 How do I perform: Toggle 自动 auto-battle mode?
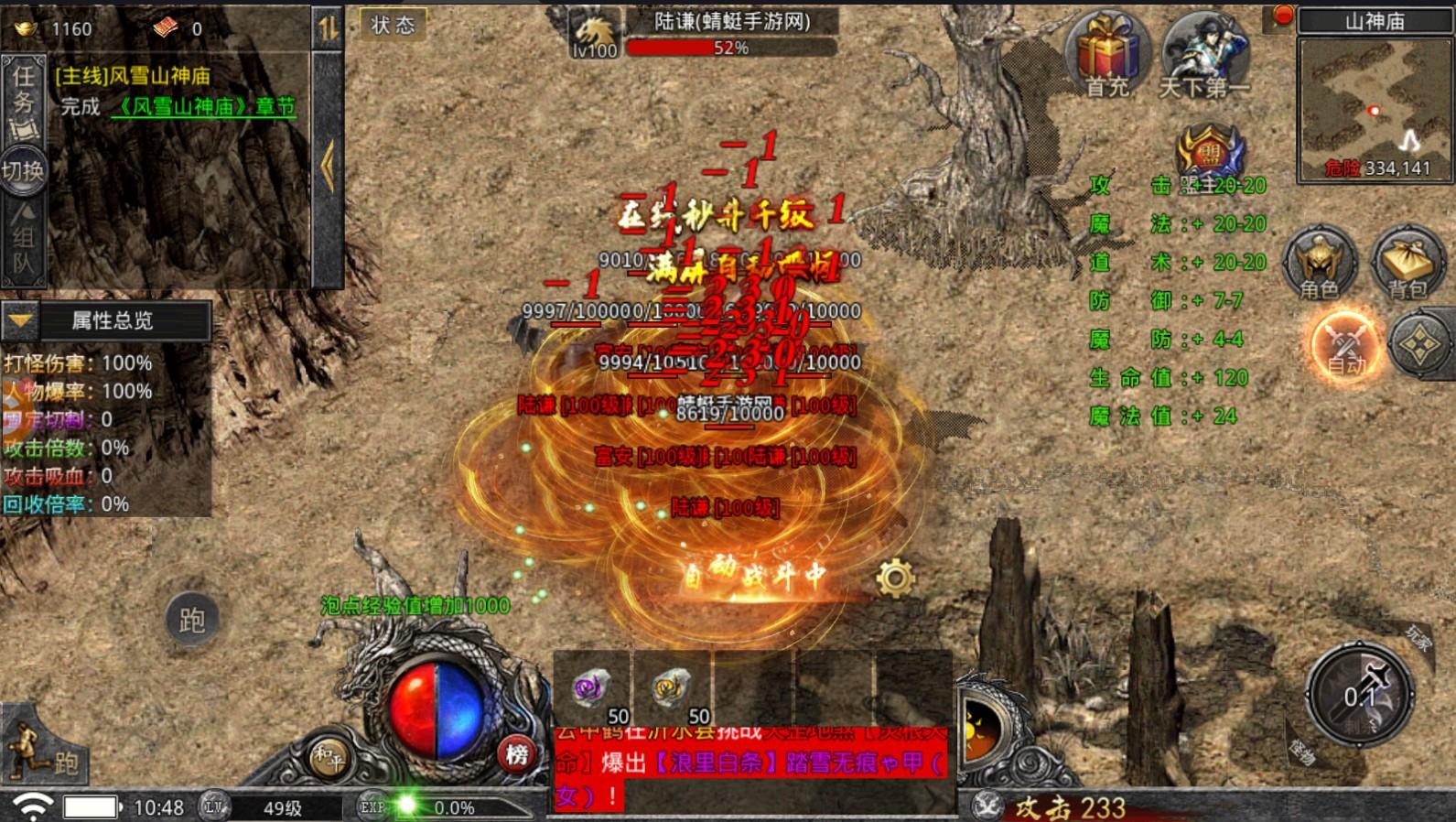(x=1345, y=346)
